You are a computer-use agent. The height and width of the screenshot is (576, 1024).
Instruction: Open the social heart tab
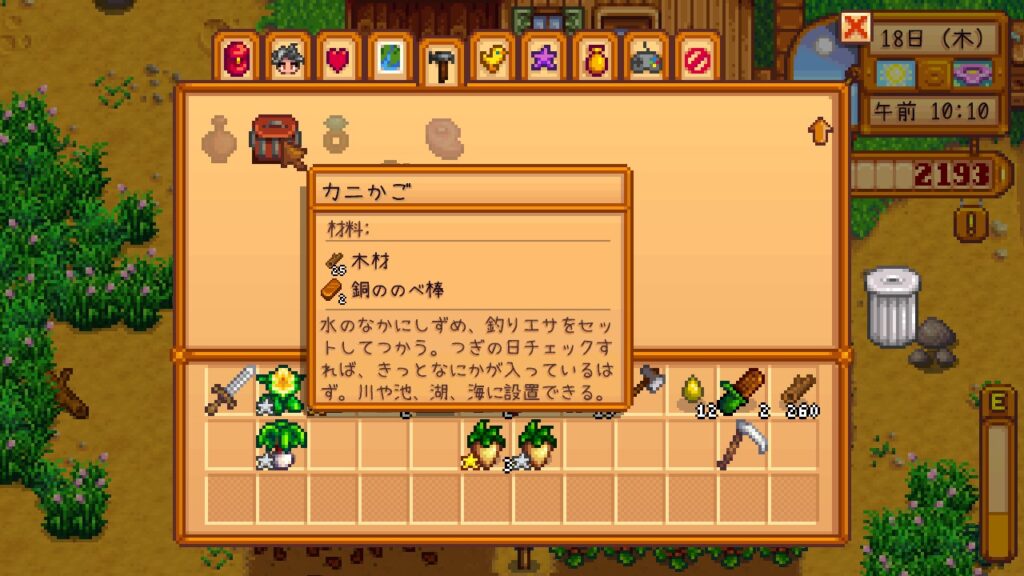tap(336, 60)
